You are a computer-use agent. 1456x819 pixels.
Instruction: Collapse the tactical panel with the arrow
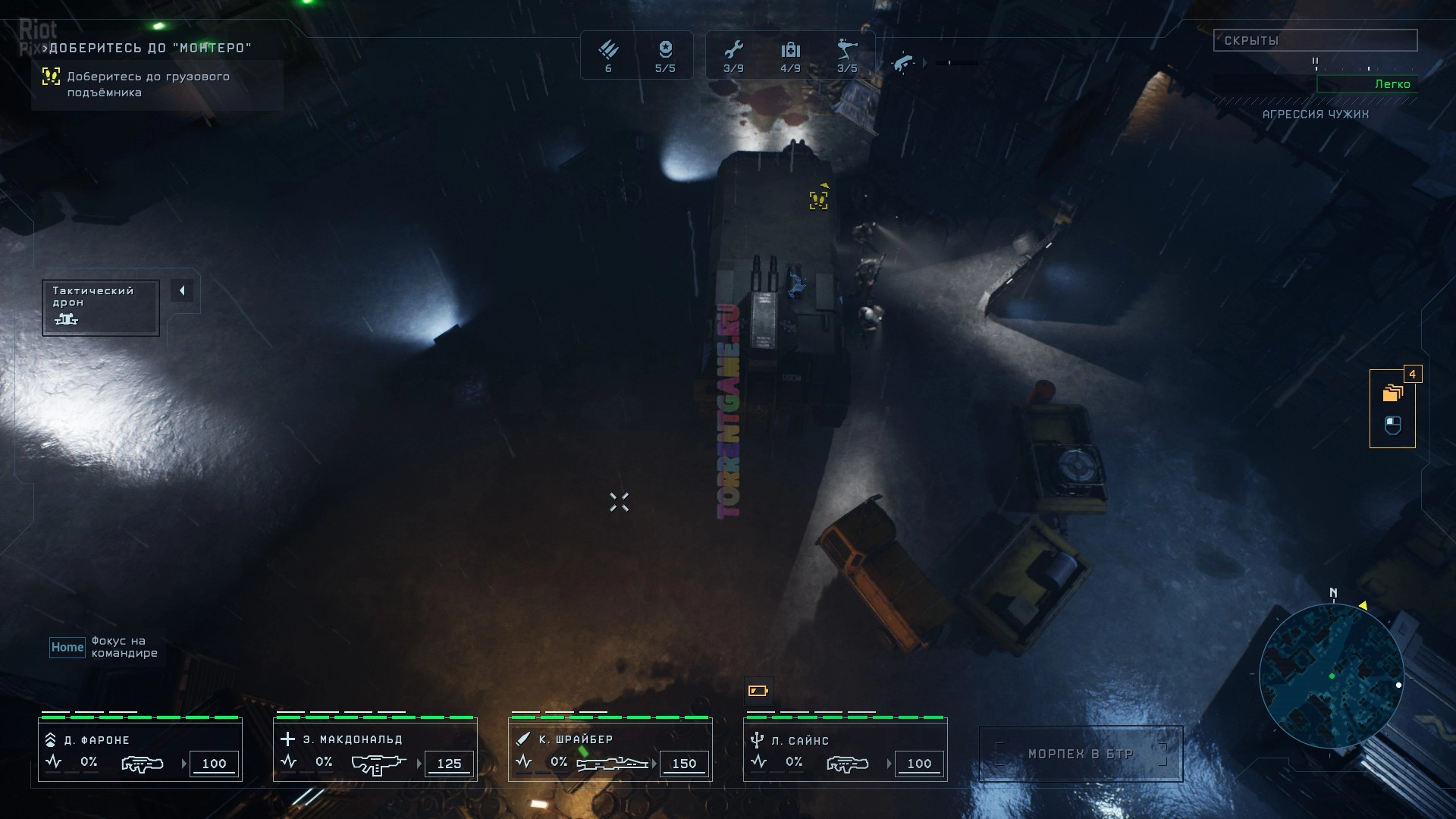point(182,290)
